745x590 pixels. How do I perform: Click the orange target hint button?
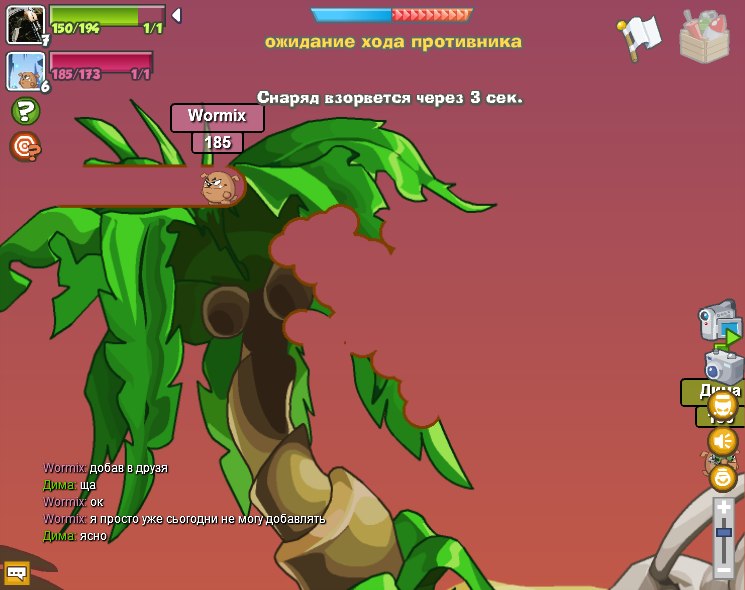[x=25, y=147]
